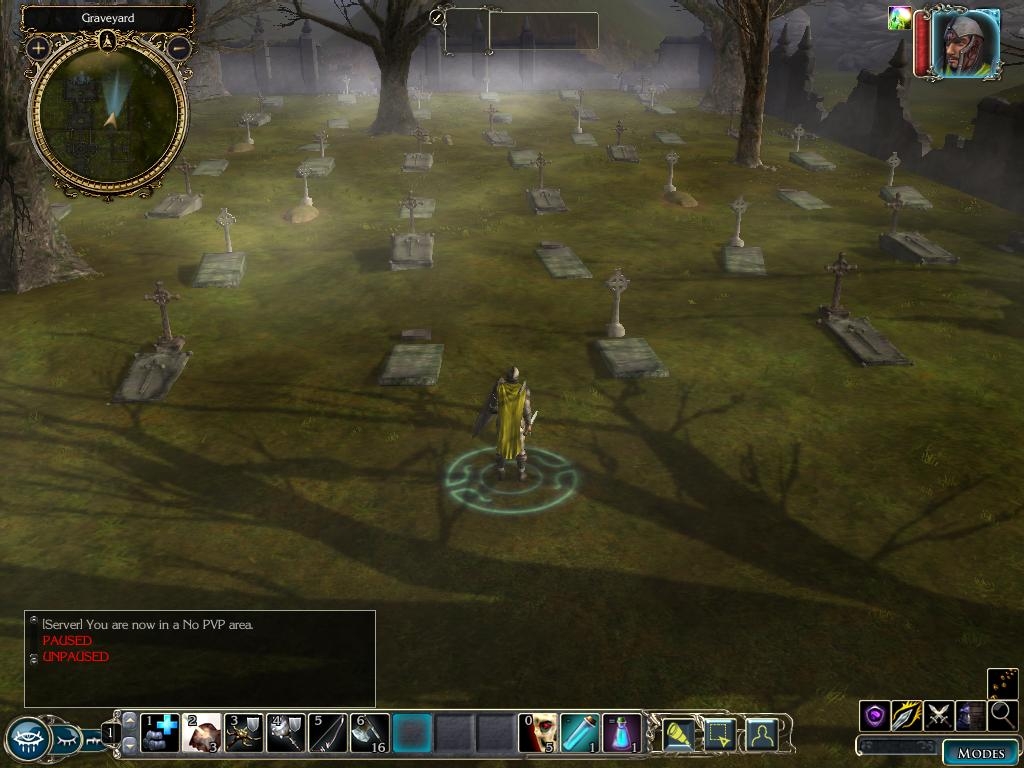Open the Modes panel button
The height and width of the screenshot is (768, 1024).
click(980, 753)
